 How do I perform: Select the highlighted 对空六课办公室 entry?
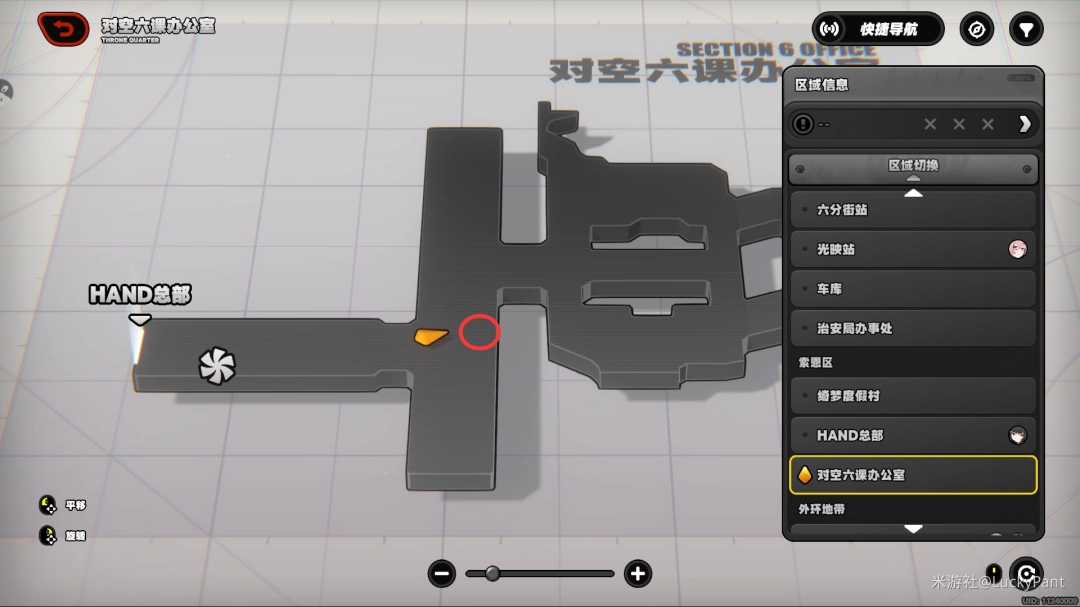913,475
